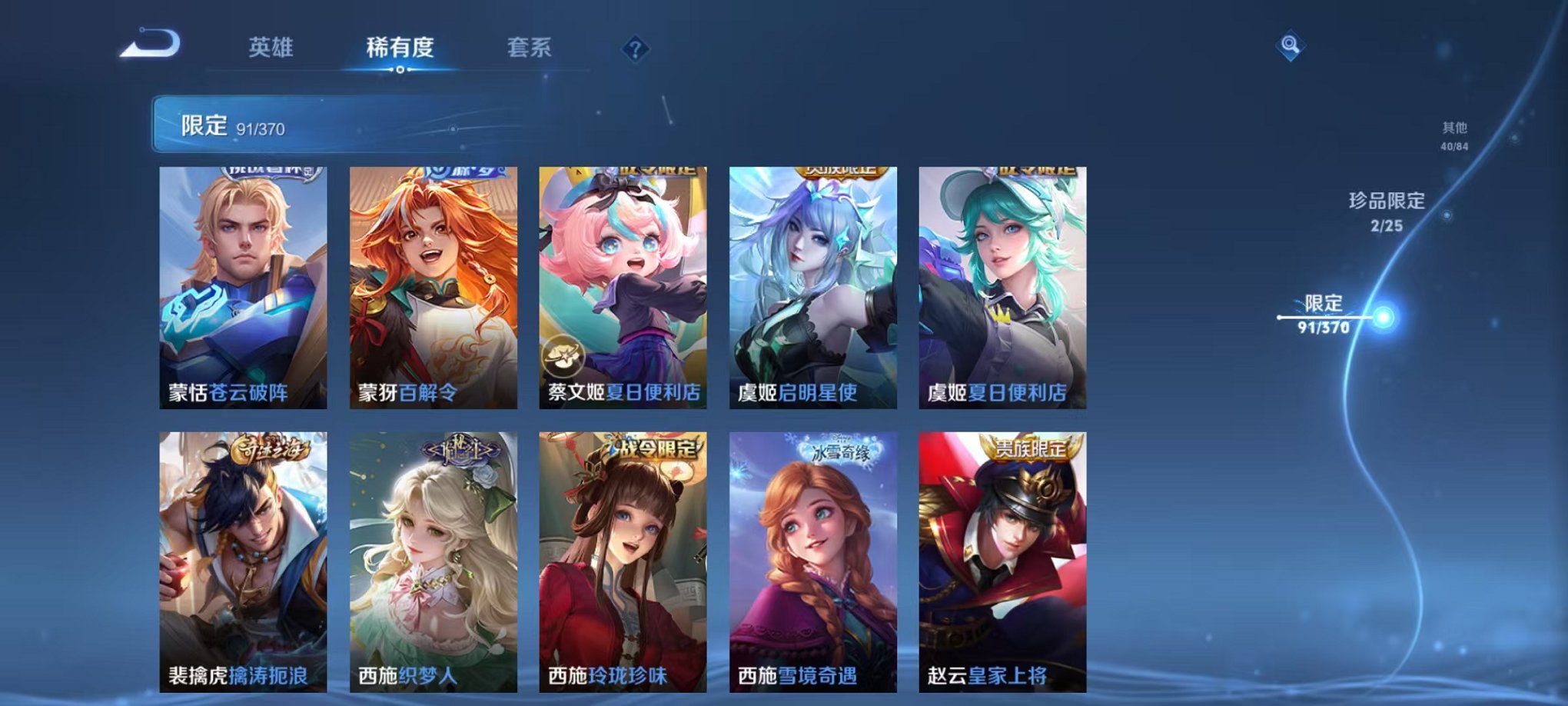Open the search magnifier icon
The width and height of the screenshot is (1568, 706).
(1291, 46)
